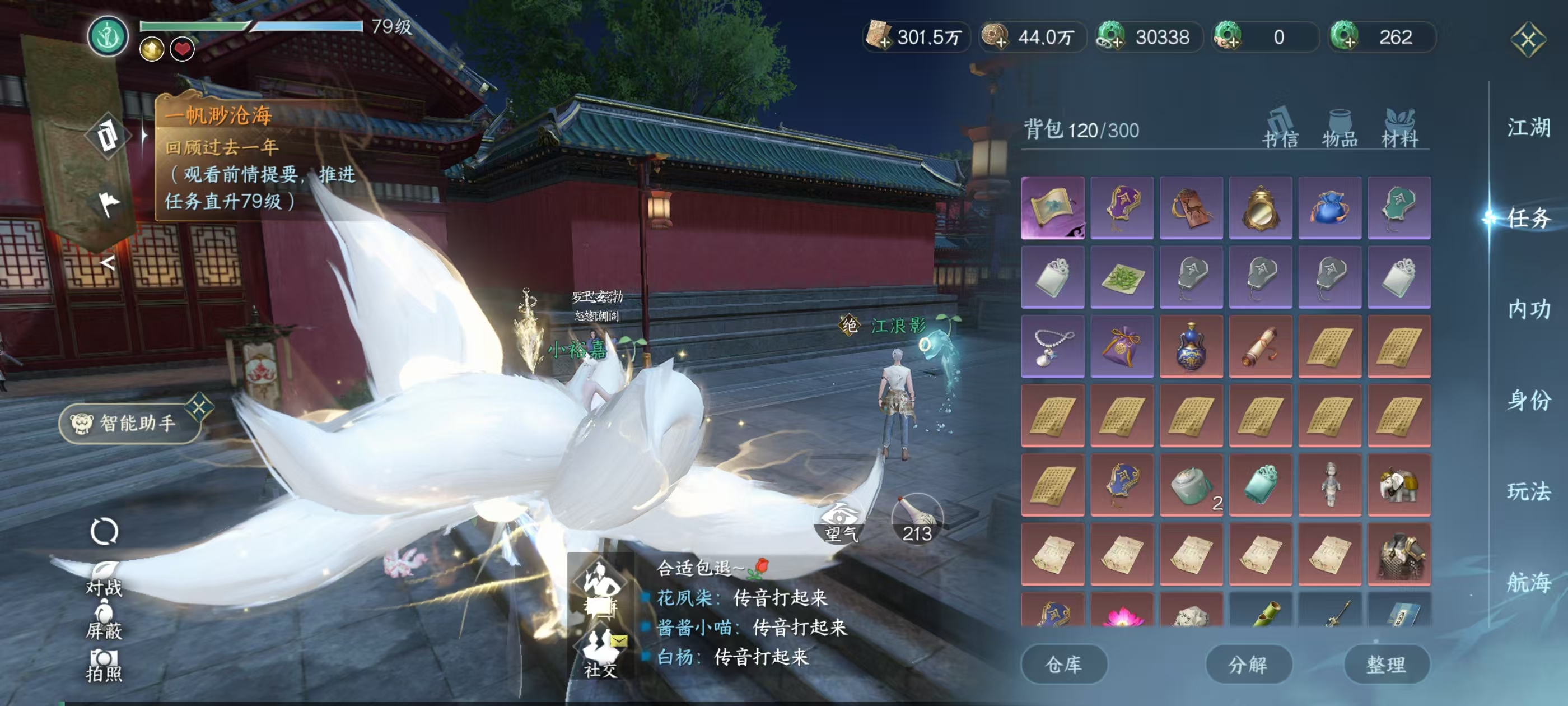Select the white elephant item slot
The image size is (1568, 706).
click(x=1398, y=485)
